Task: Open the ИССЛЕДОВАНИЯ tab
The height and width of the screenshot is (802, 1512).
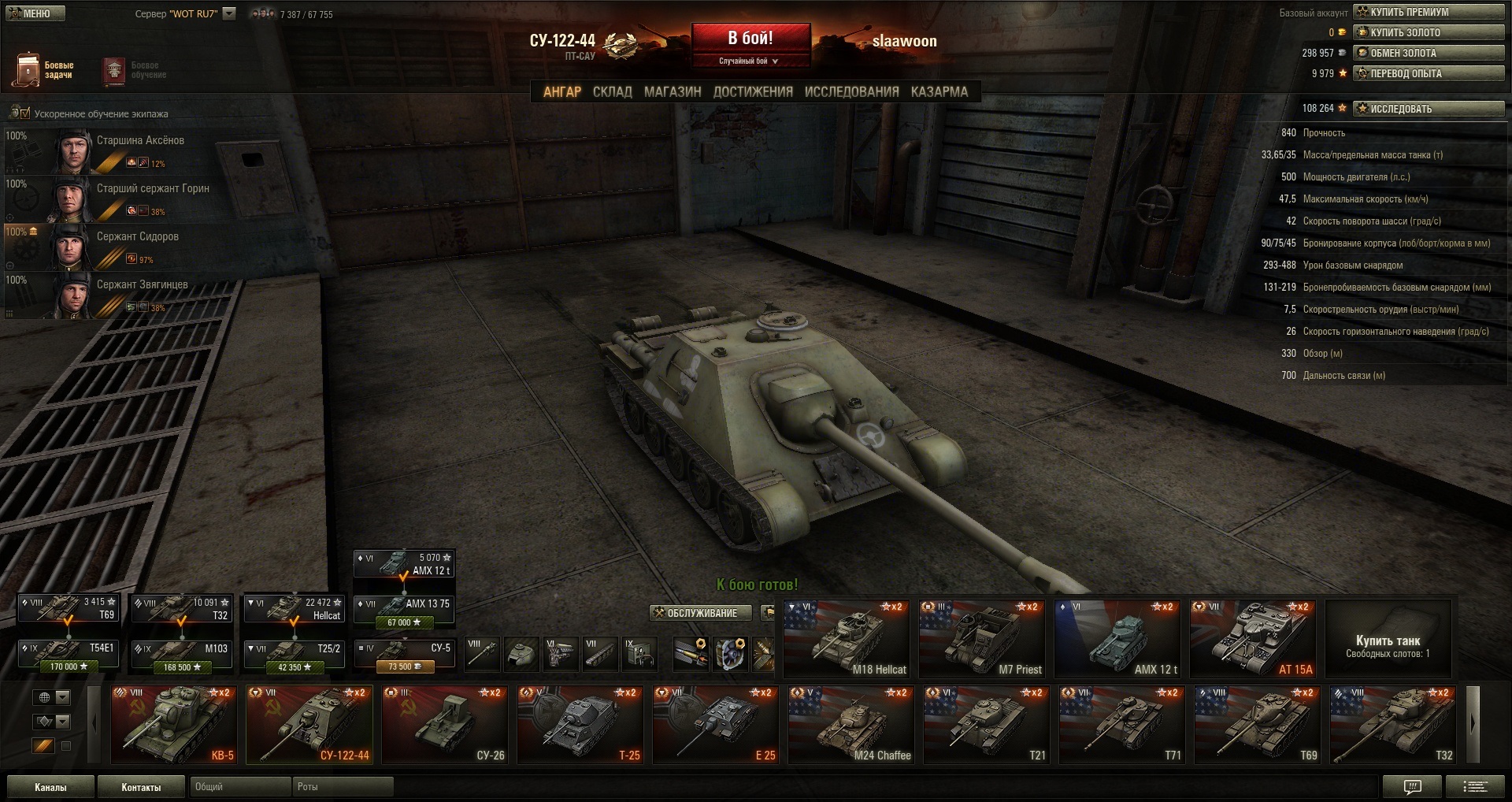Action: [851, 91]
